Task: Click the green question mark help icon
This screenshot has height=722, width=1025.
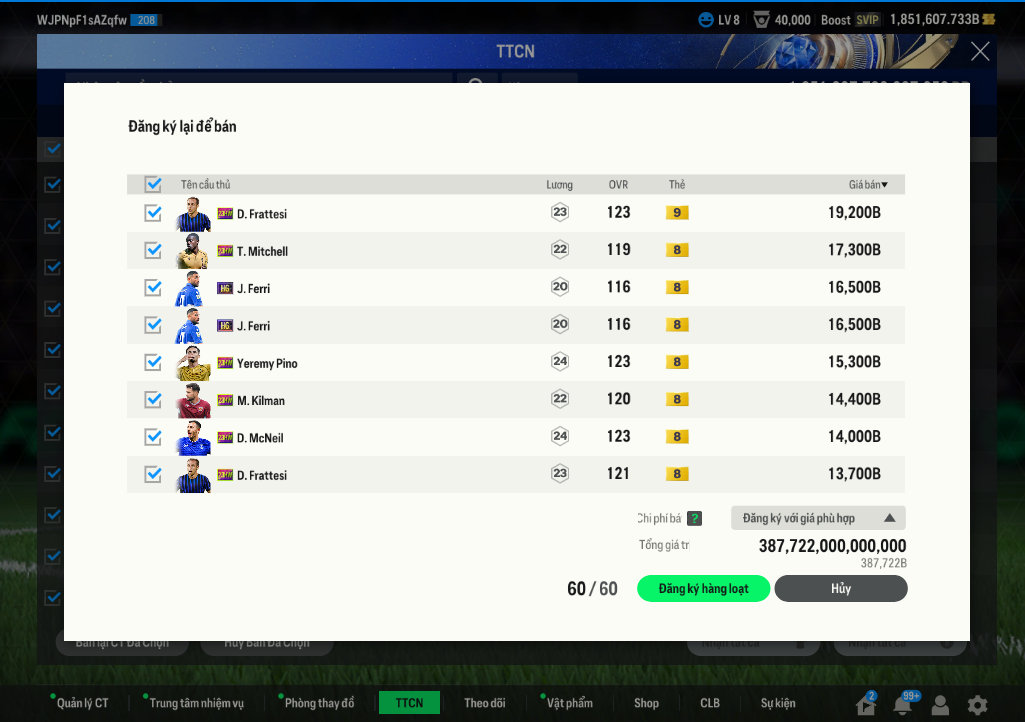Action: point(694,518)
